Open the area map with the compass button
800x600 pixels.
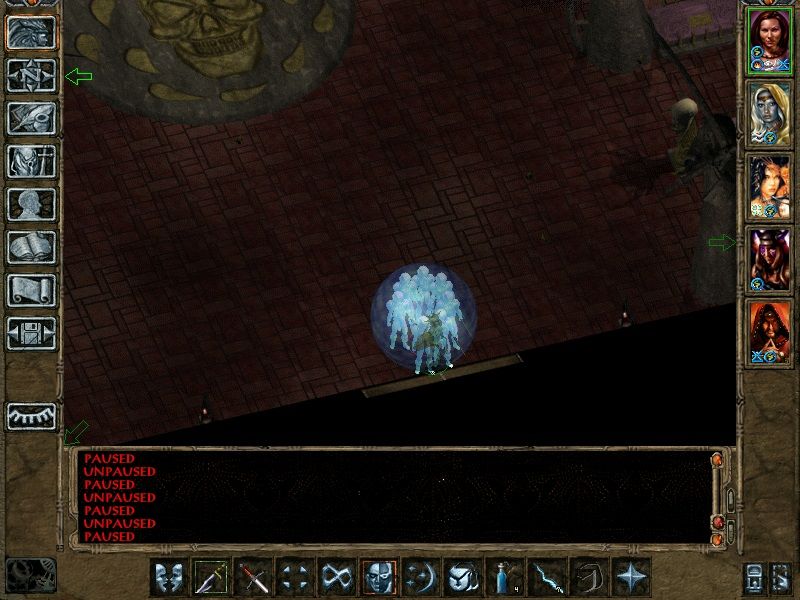coord(31,76)
